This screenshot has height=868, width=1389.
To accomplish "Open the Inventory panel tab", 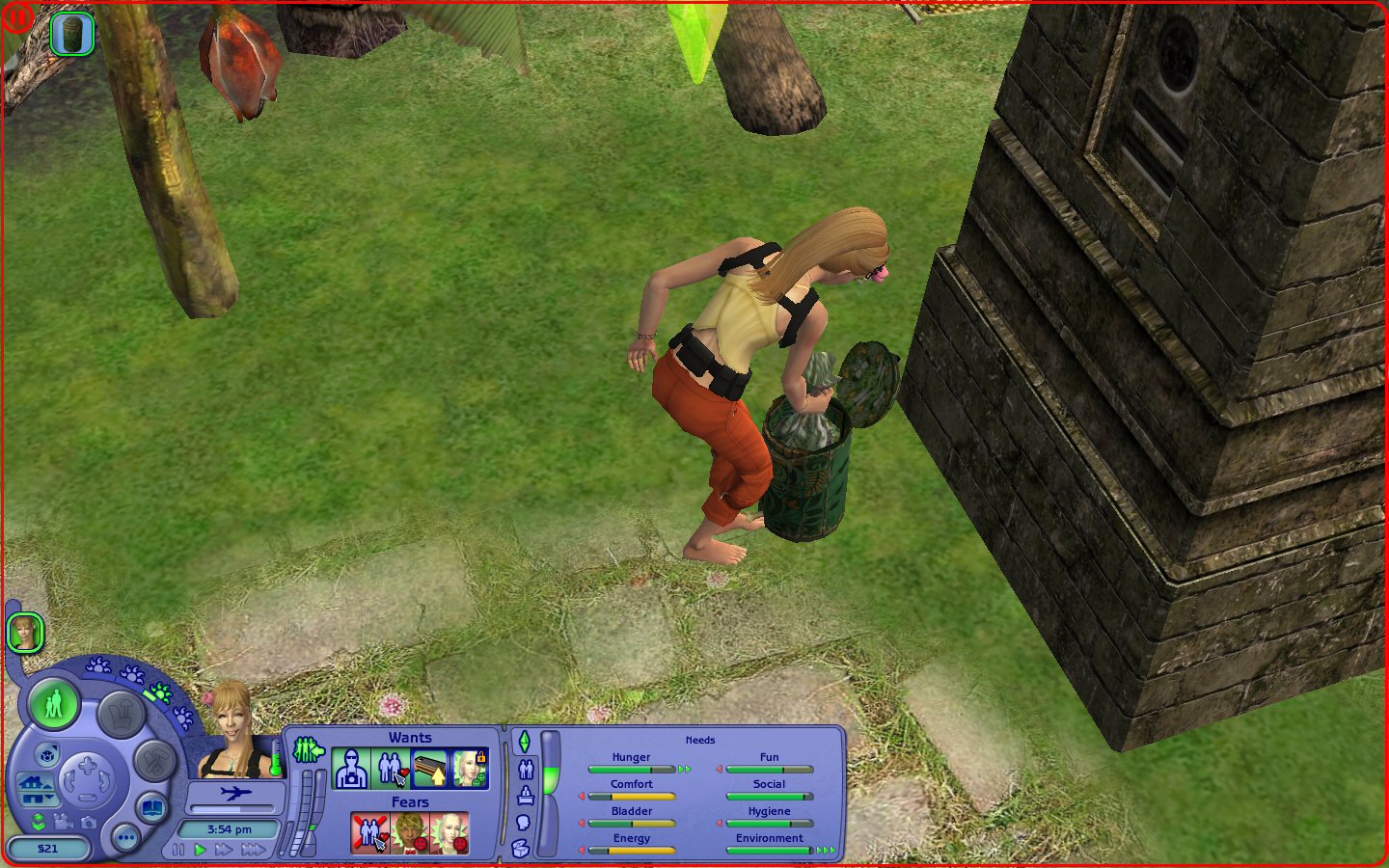I will pos(521,849).
